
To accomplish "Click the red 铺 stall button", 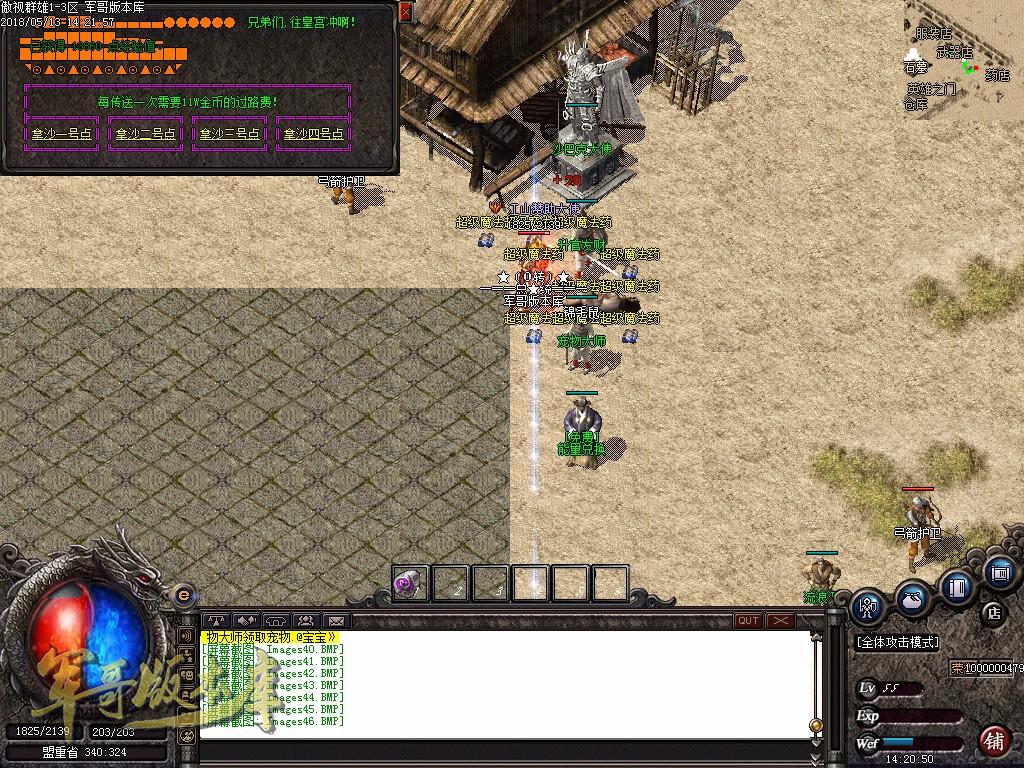I will tap(993, 740).
